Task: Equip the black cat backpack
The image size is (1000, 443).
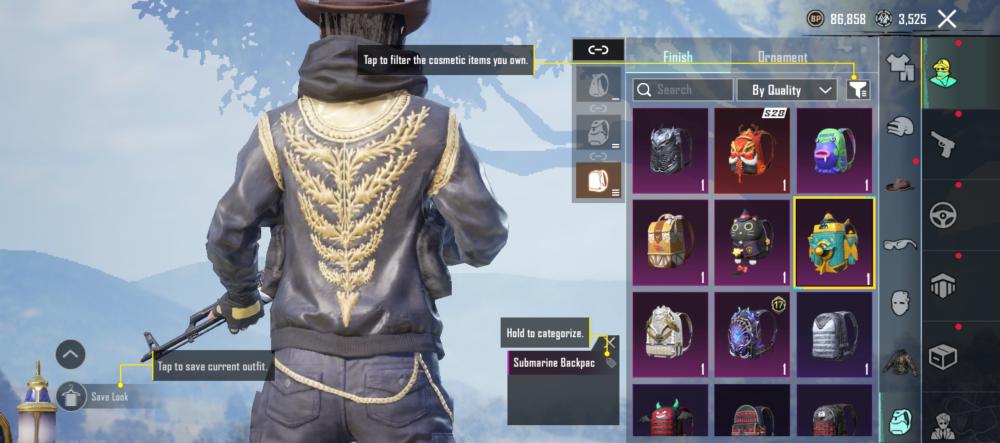Action: pyautogui.click(x=752, y=240)
